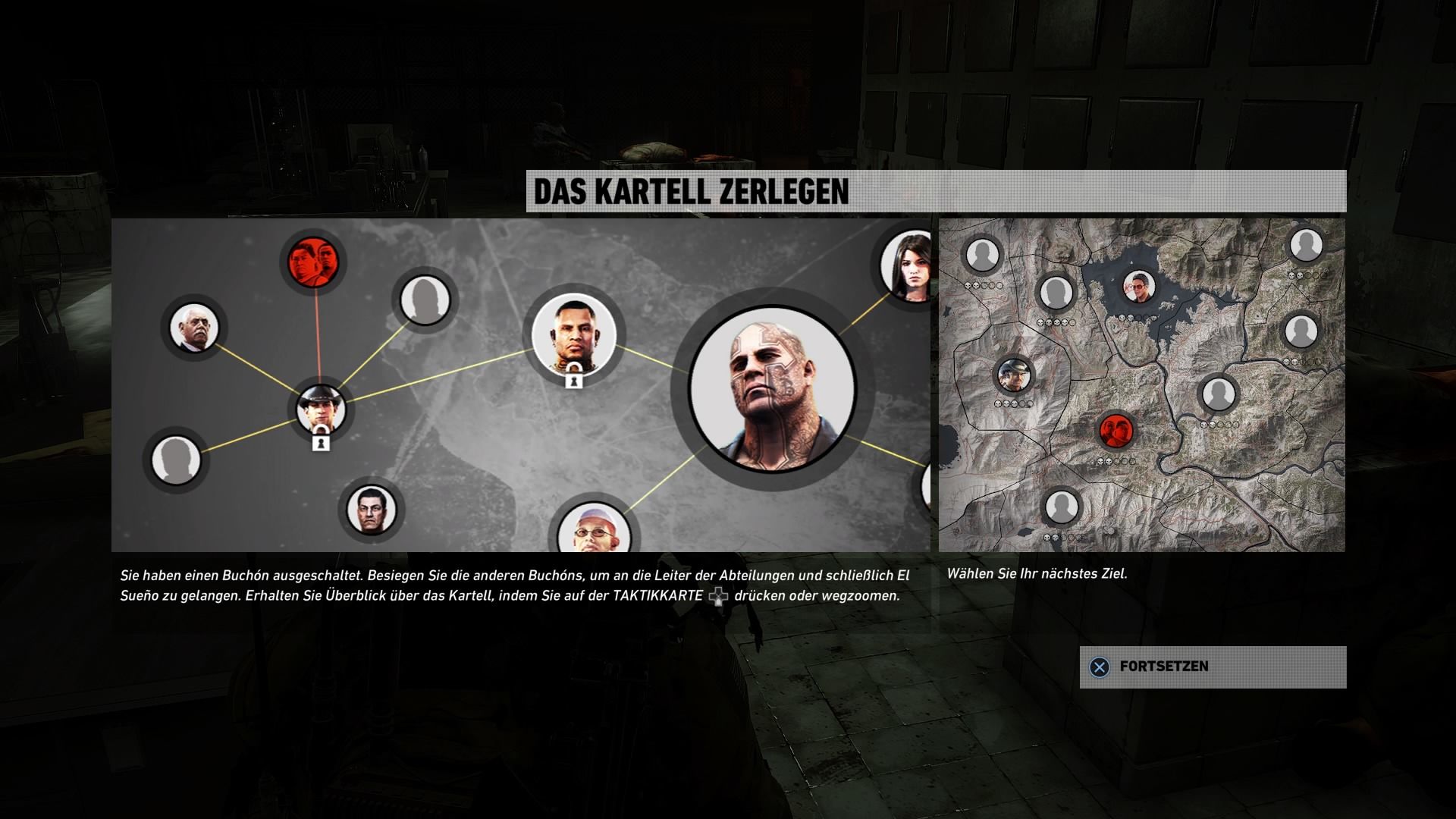Click the Fortsetzen button
This screenshot has height=819, width=1456.
1212,667
